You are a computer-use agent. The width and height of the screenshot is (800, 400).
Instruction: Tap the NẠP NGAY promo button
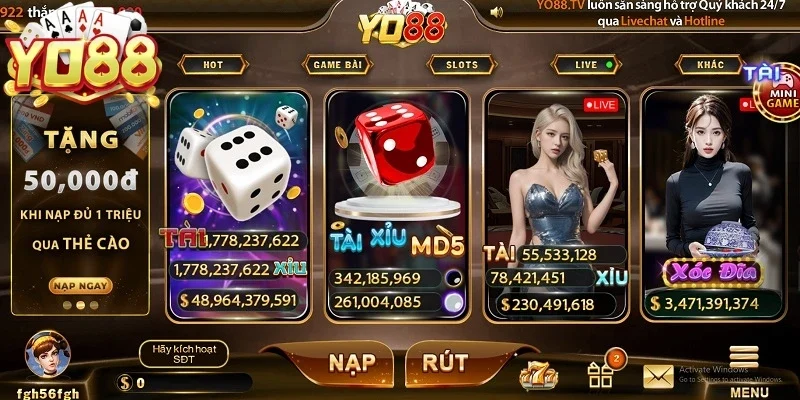80,286
